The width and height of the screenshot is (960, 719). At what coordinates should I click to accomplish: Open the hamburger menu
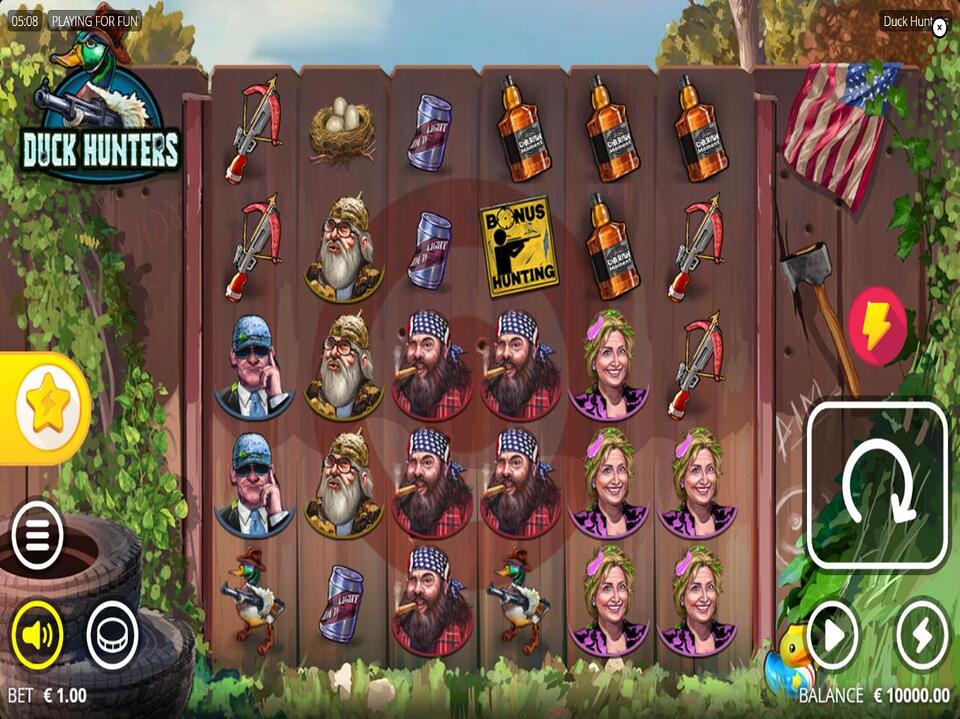(x=37, y=537)
